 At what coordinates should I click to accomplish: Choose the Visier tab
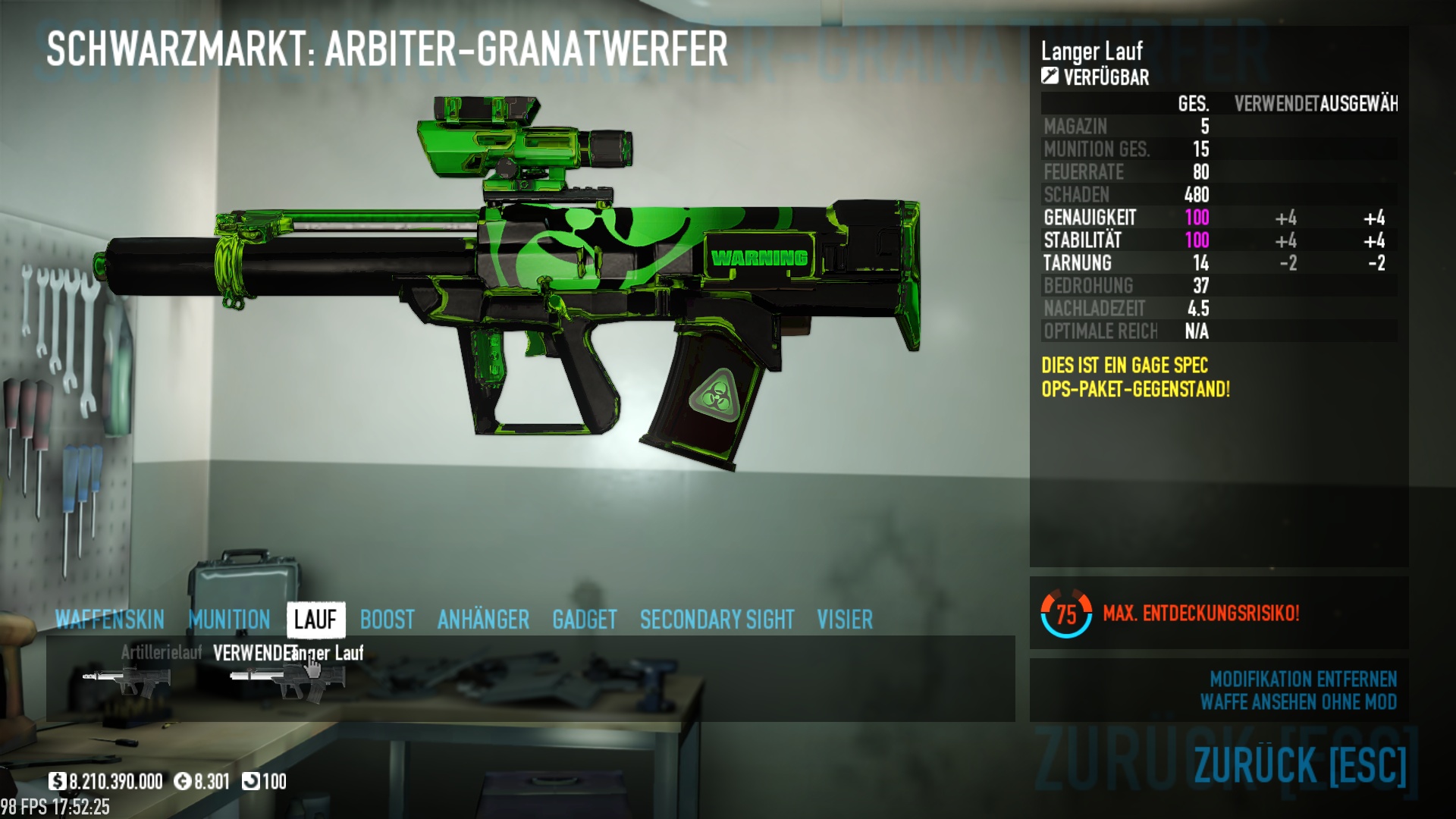pos(845,620)
